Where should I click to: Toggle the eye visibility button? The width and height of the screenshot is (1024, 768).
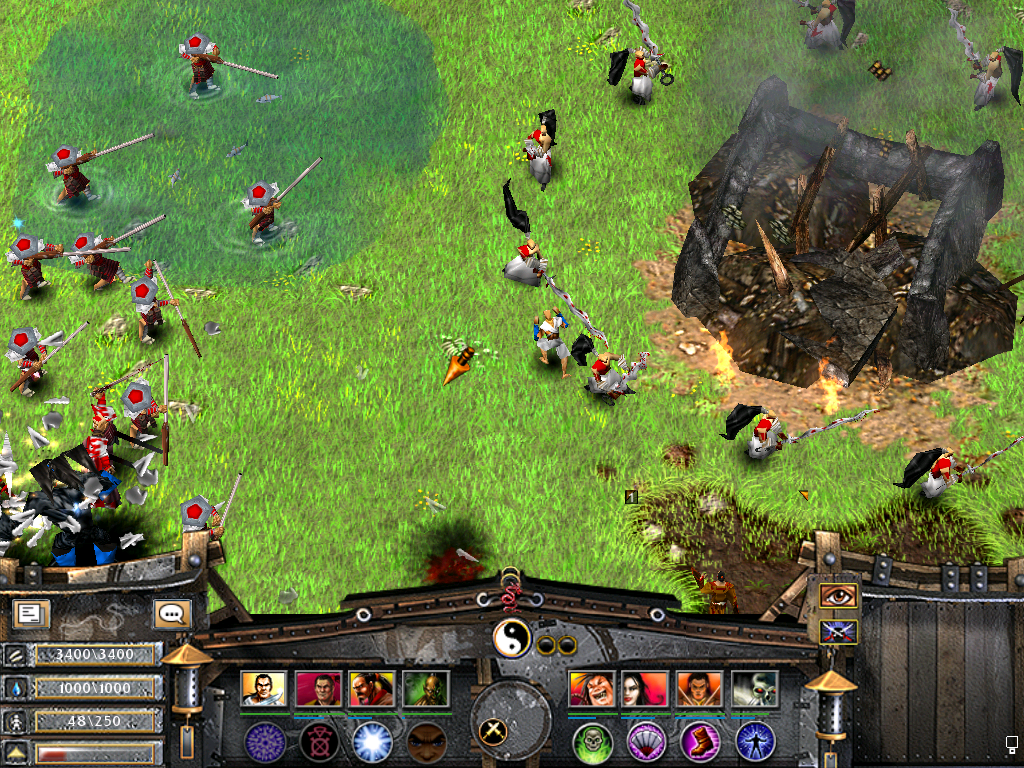click(x=838, y=596)
